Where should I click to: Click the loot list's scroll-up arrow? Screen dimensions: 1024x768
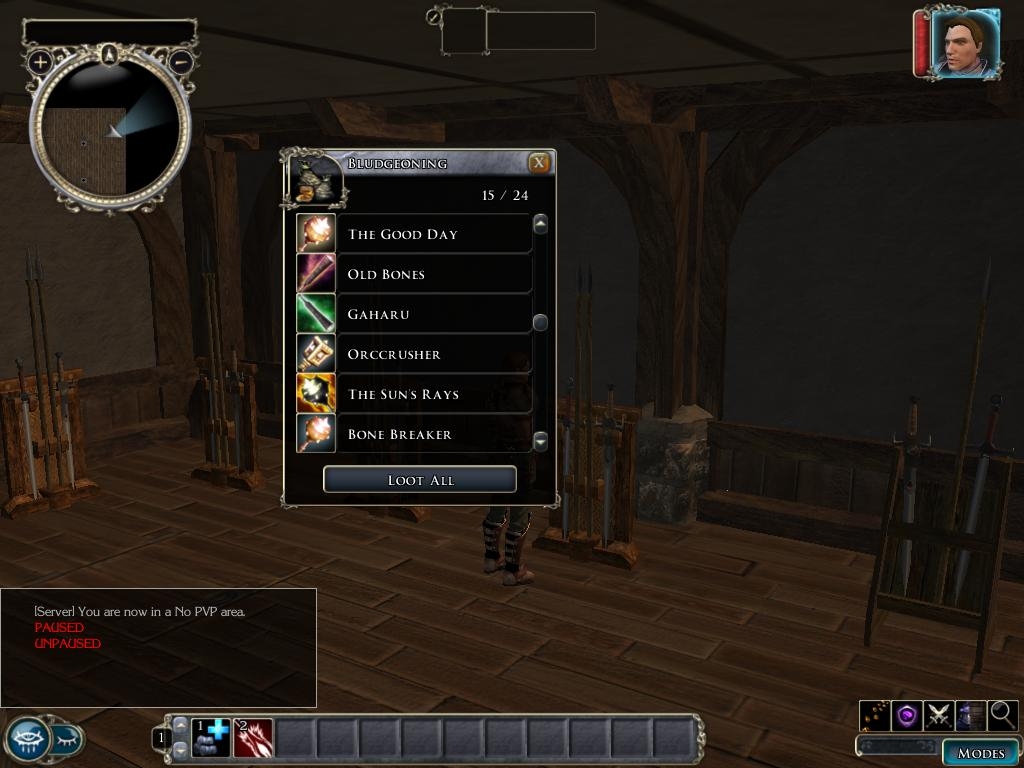[541, 224]
